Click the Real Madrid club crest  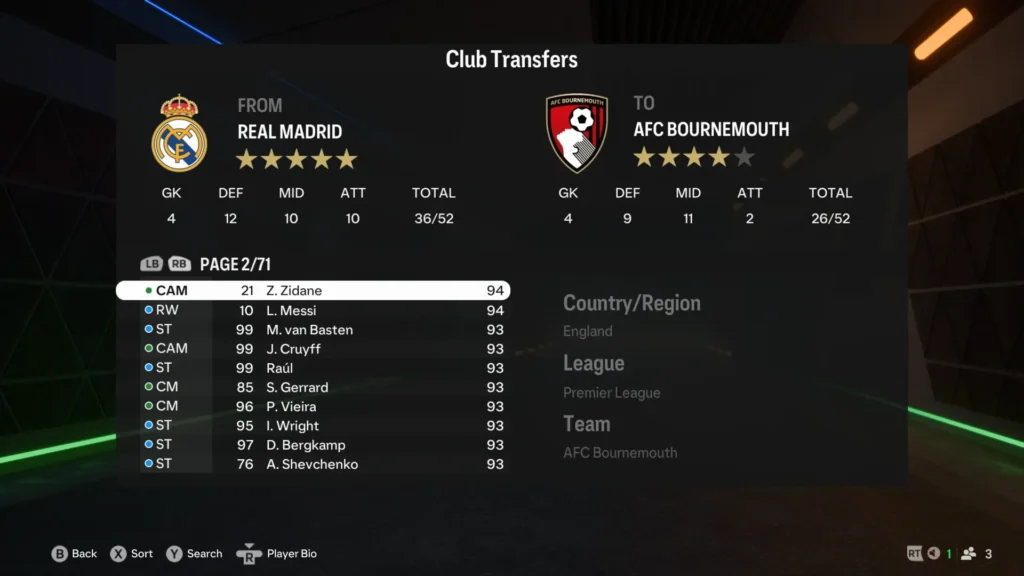coord(179,134)
